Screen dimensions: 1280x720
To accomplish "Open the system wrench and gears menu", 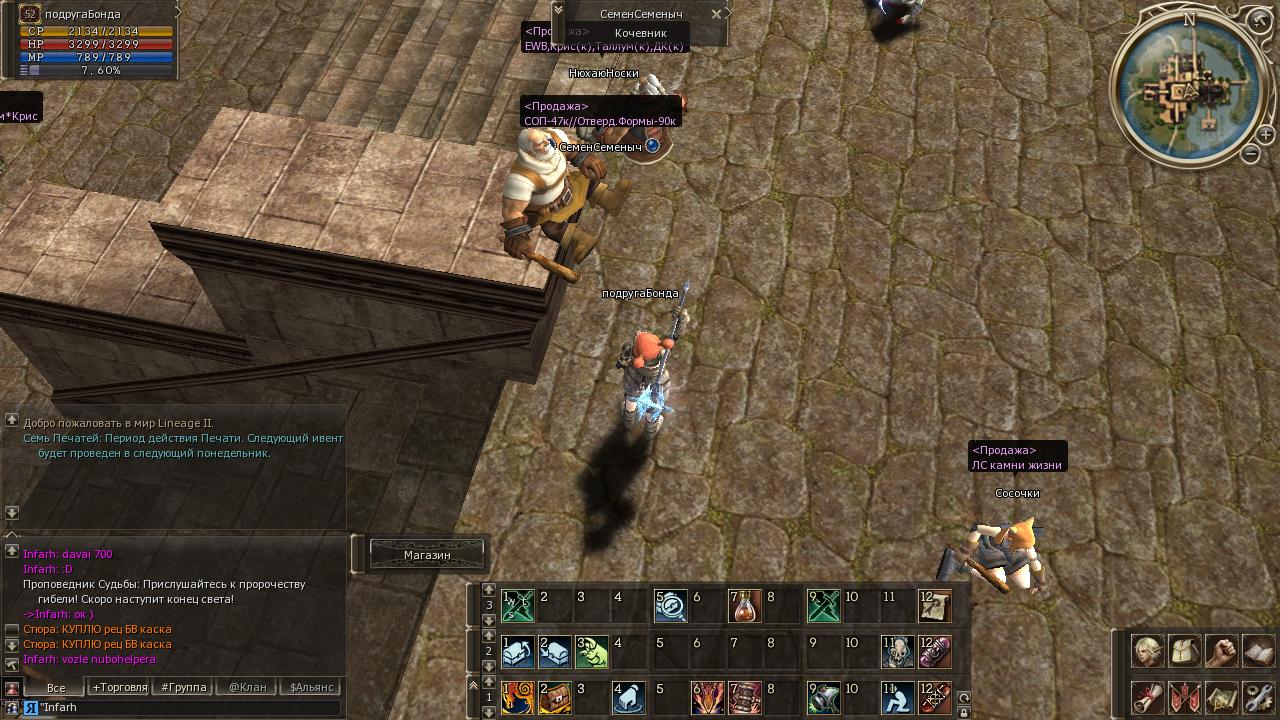I will (x=1258, y=697).
